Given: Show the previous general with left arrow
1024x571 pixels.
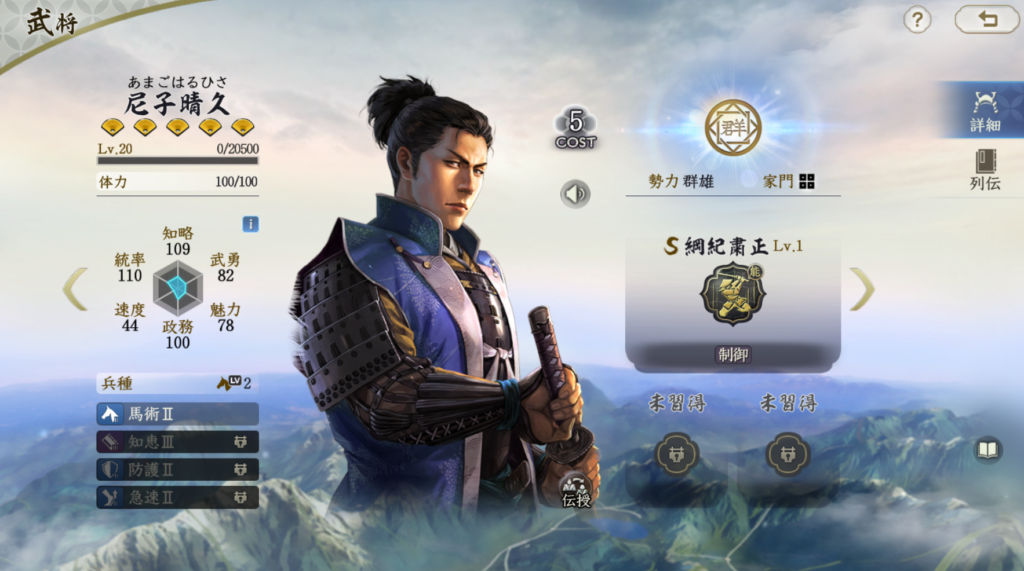Looking at the screenshot, I should click(x=75, y=288).
